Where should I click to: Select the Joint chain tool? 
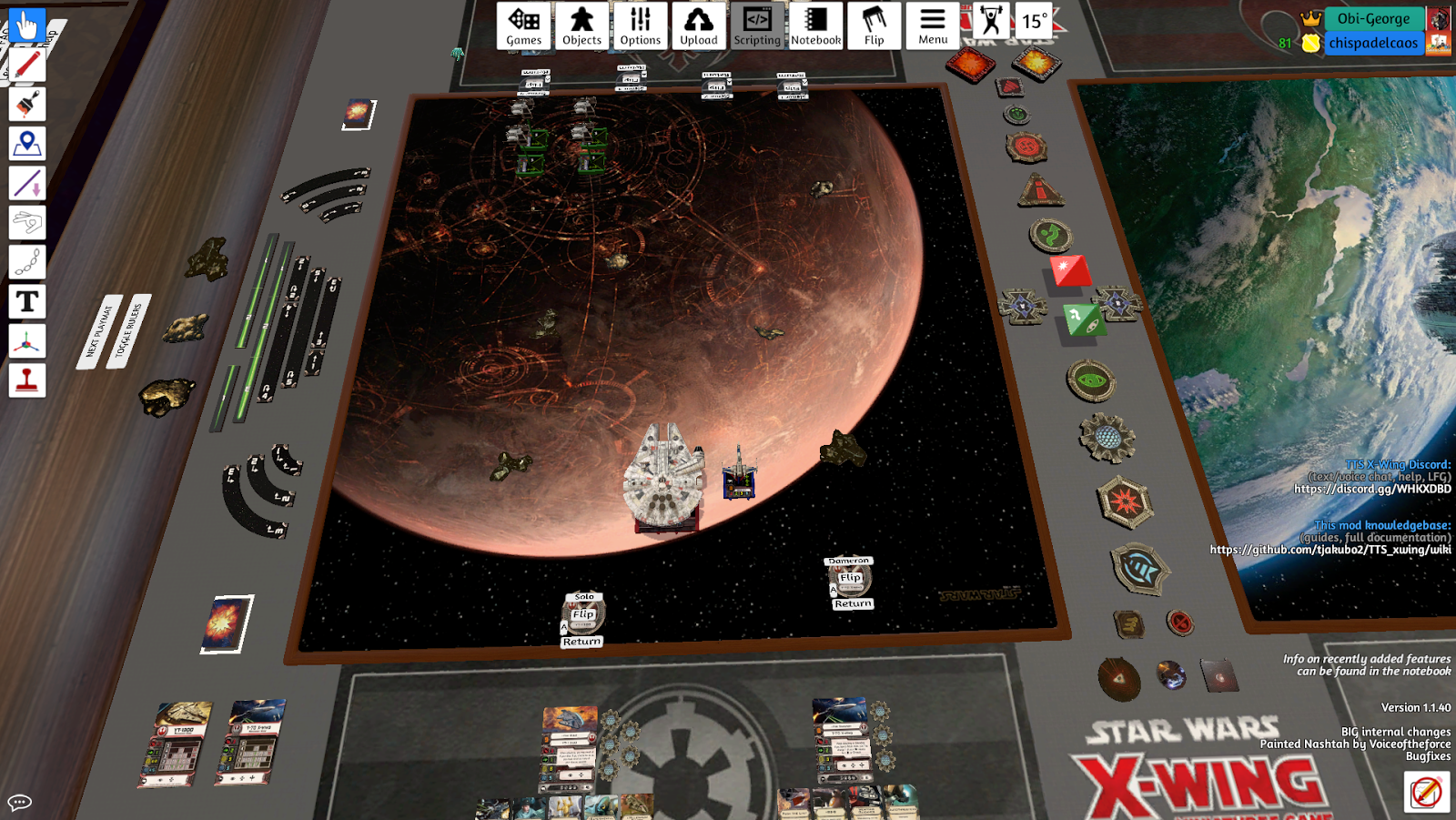point(25,263)
